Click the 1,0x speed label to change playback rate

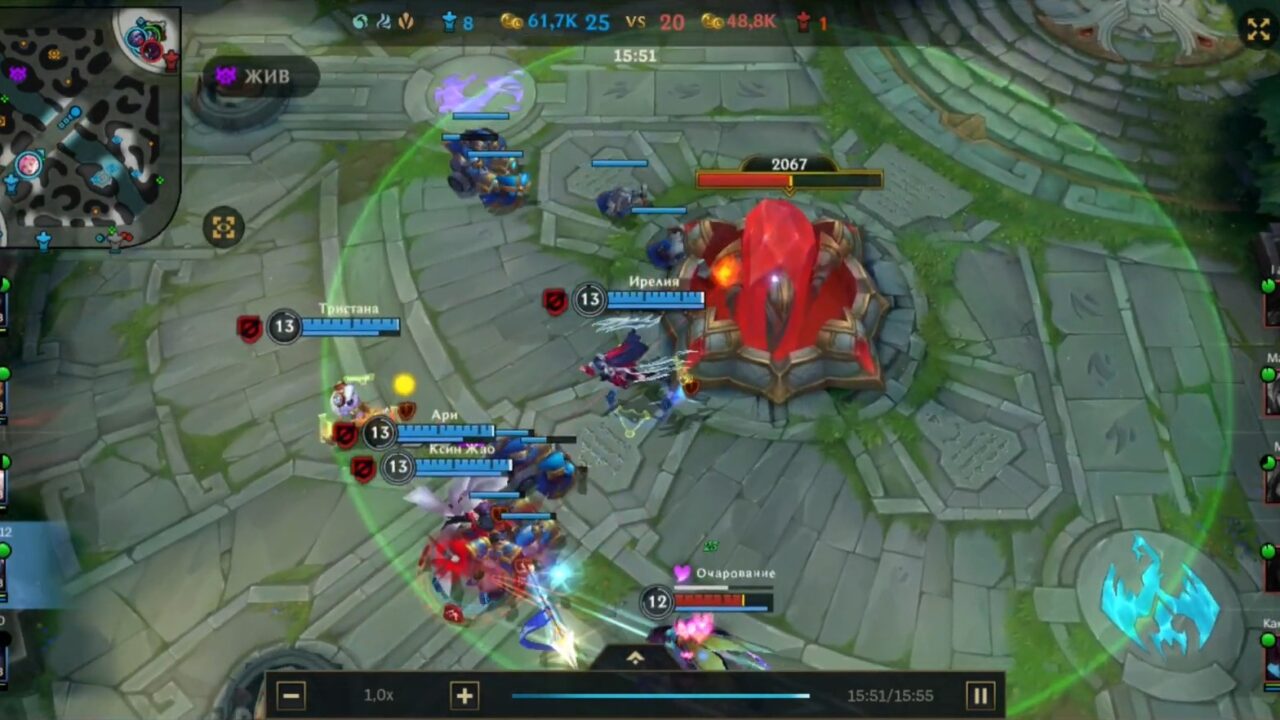point(380,695)
